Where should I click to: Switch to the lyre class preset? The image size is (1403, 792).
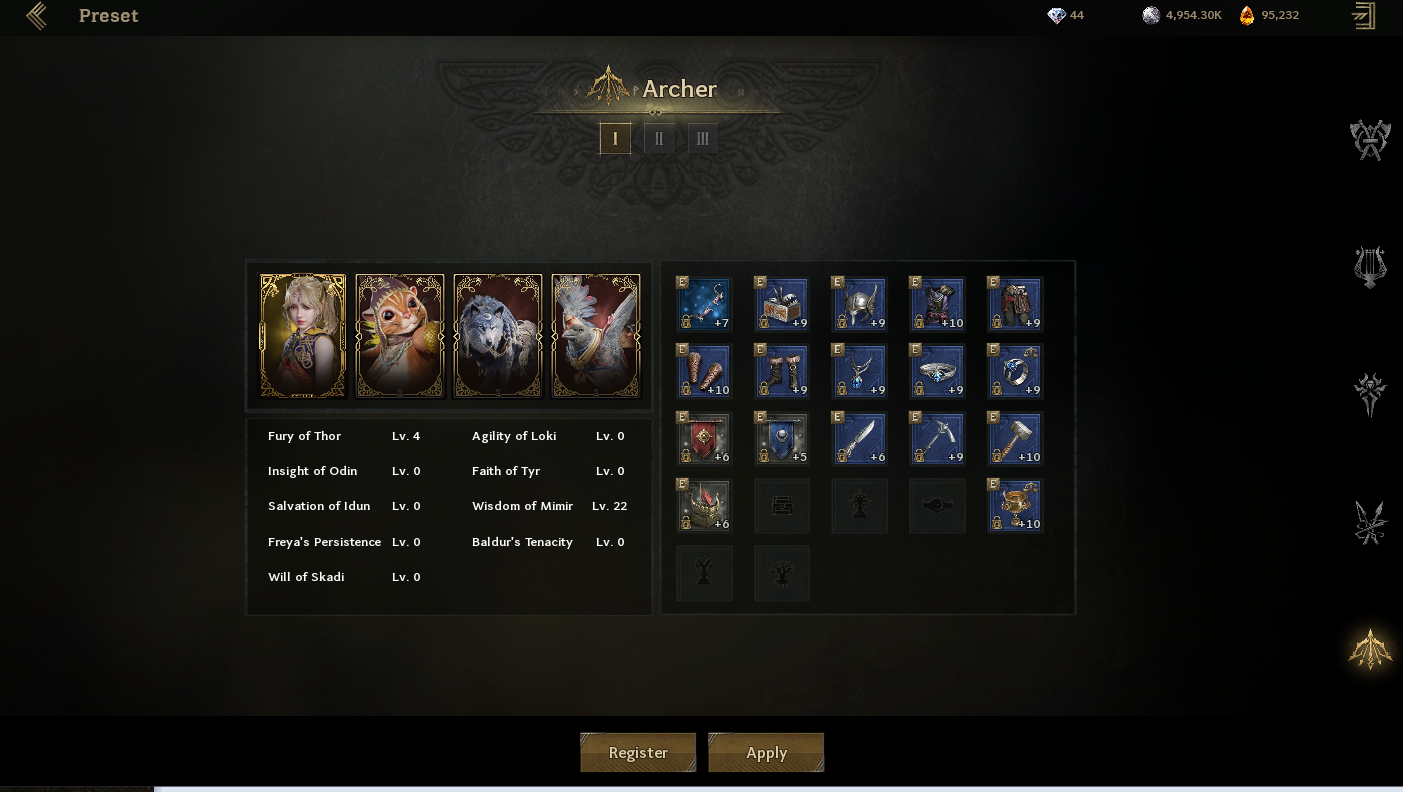(1370, 267)
